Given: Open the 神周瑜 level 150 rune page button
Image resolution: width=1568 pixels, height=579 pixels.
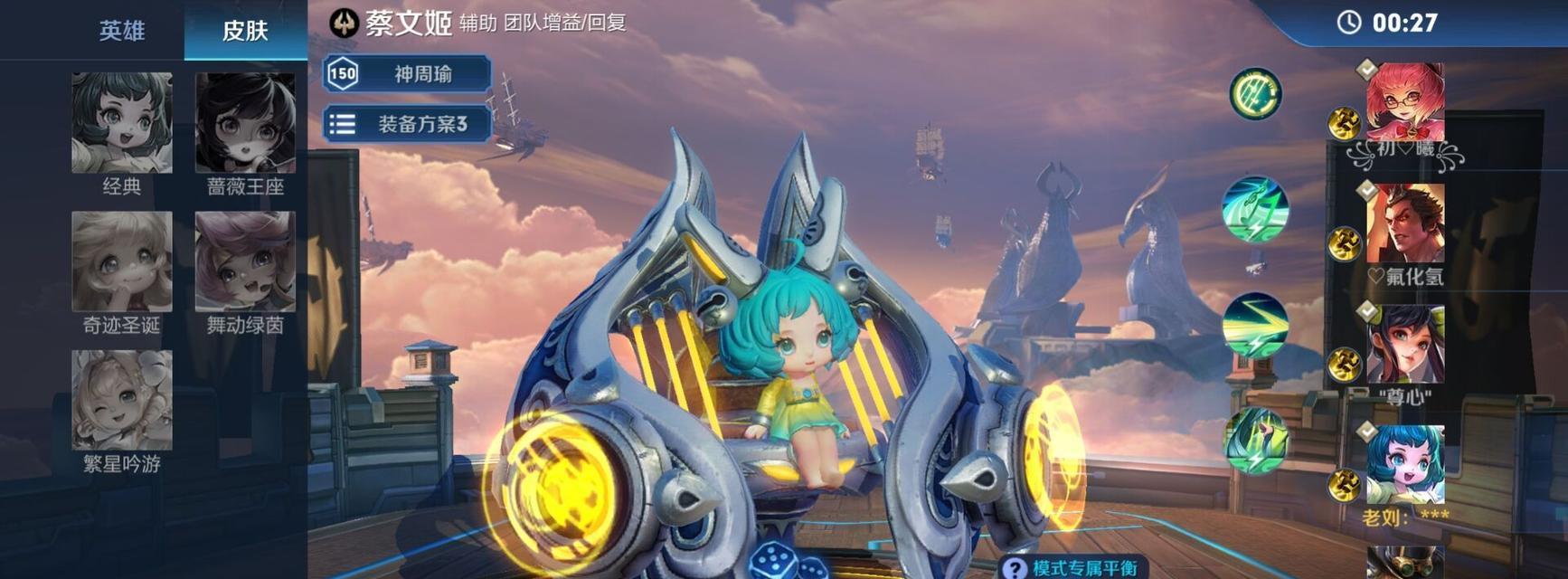Looking at the screenshot, I should pyautogui.click(x=408, y=74).
